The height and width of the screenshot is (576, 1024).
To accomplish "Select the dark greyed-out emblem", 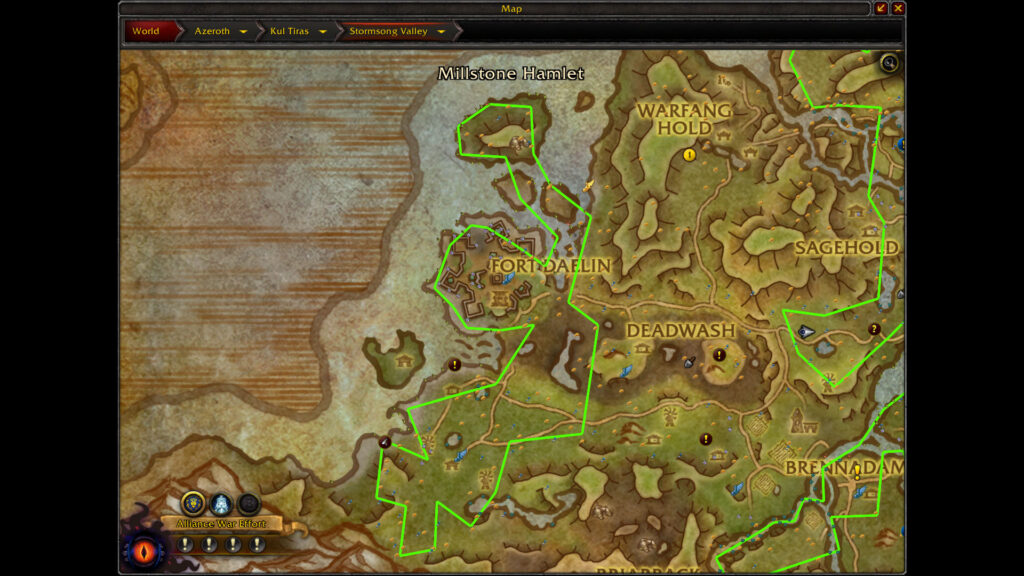I will pyautogui.click(x=249, y=504).
